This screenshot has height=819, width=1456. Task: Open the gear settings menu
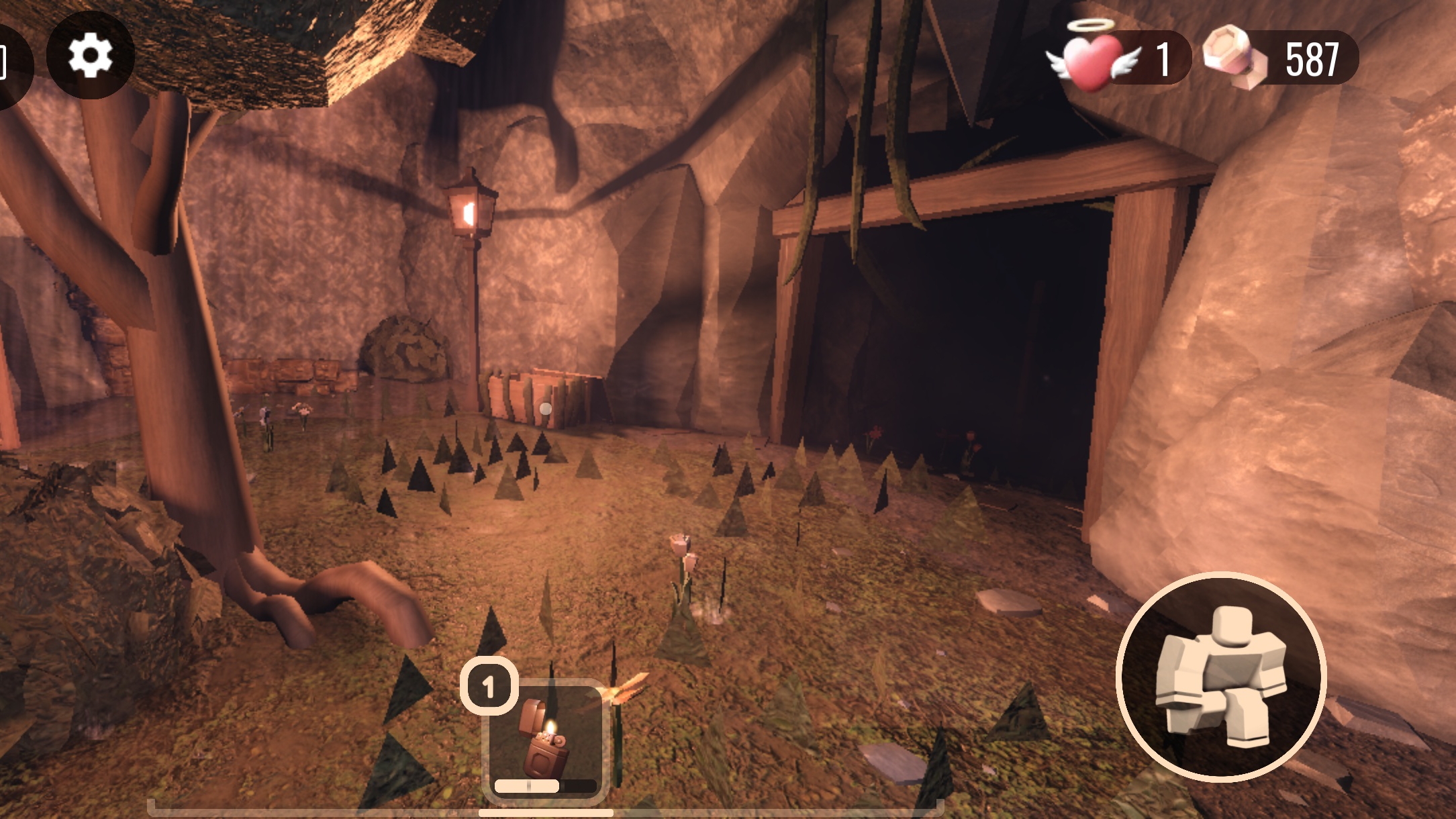pyautogui.click(x=91, y=55)
